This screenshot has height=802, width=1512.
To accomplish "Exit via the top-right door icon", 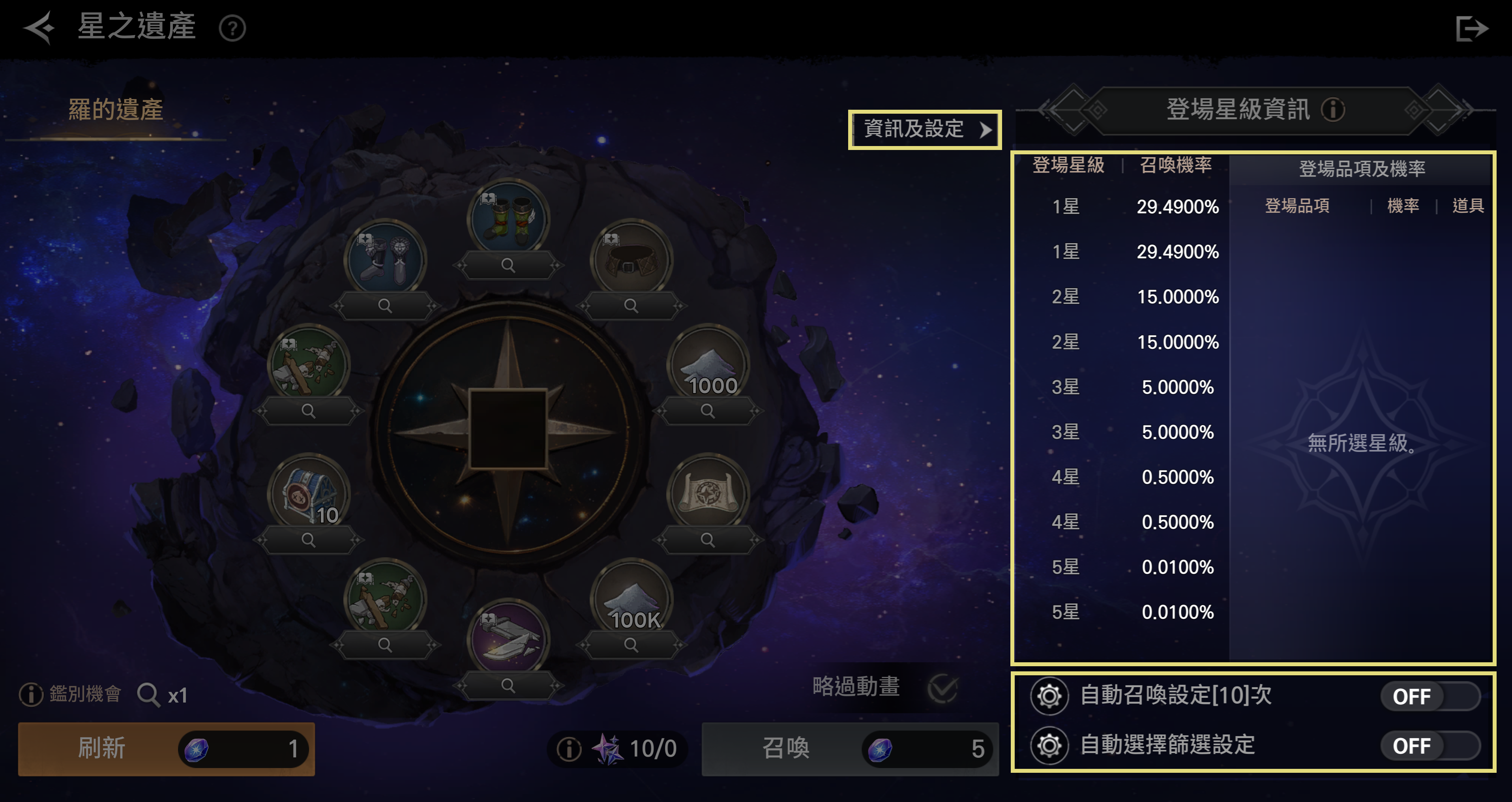I will click(1471, 28).
